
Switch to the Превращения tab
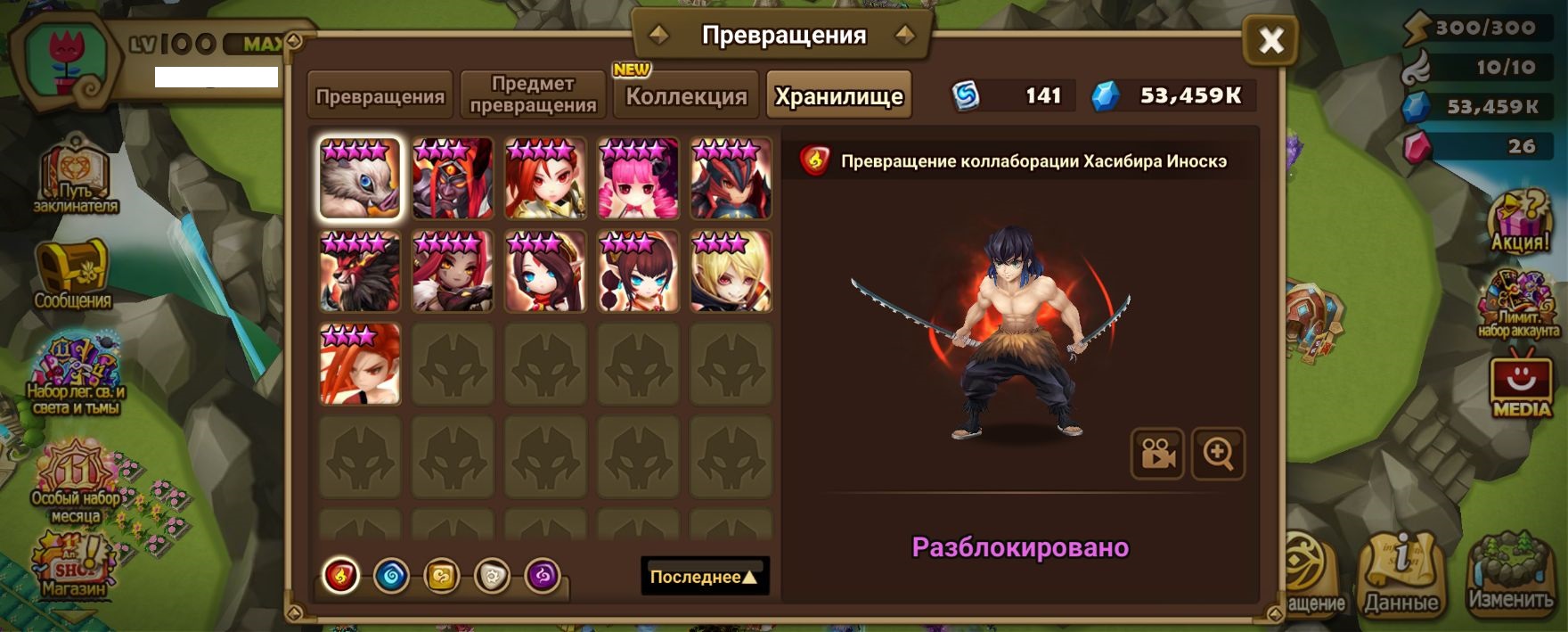[380, 96]
